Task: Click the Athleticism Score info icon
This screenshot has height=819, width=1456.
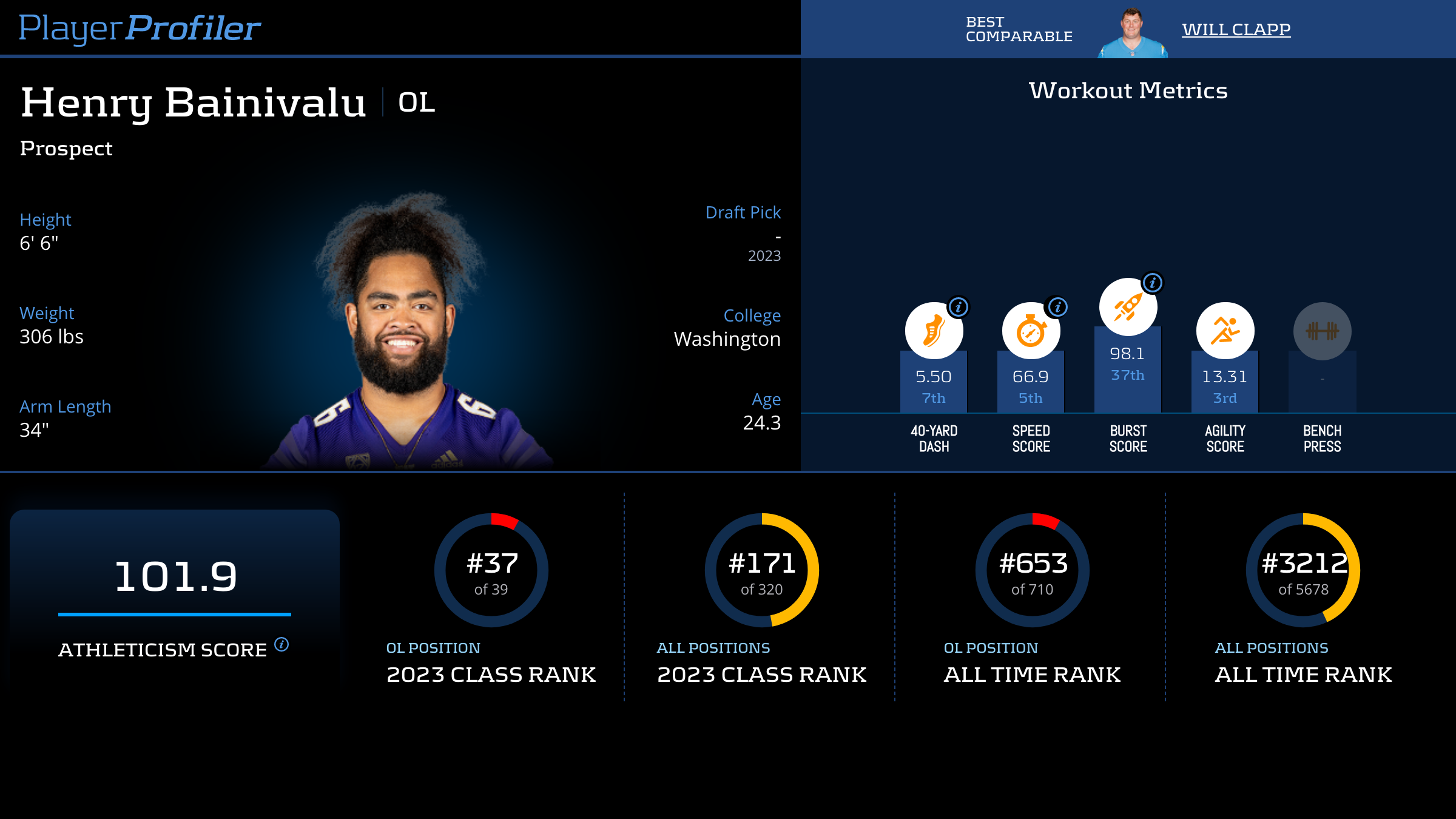Action: click(281, 644)
